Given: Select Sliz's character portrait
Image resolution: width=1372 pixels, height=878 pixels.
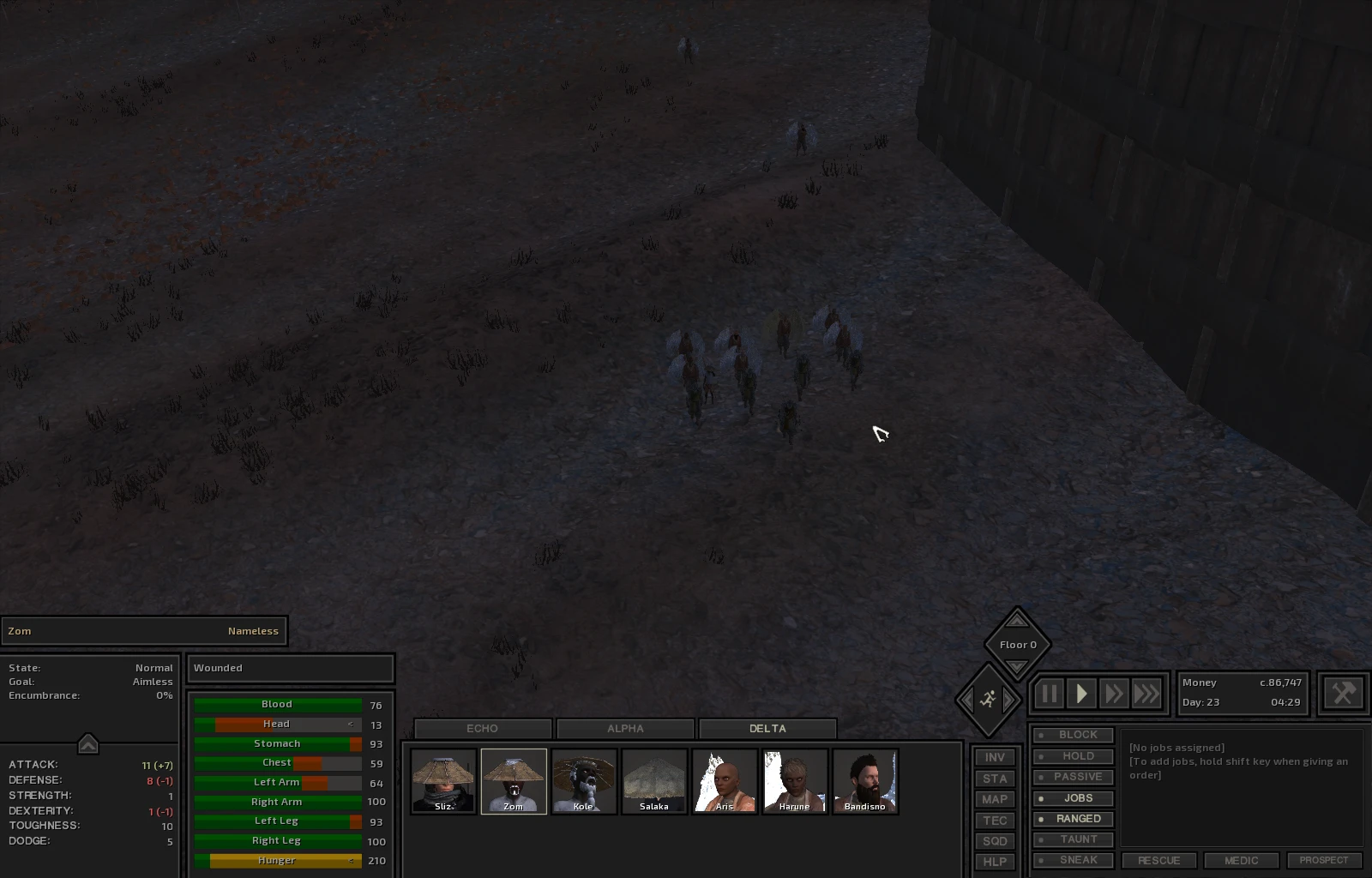Looking at the screenshot, I should pos(443,781).
